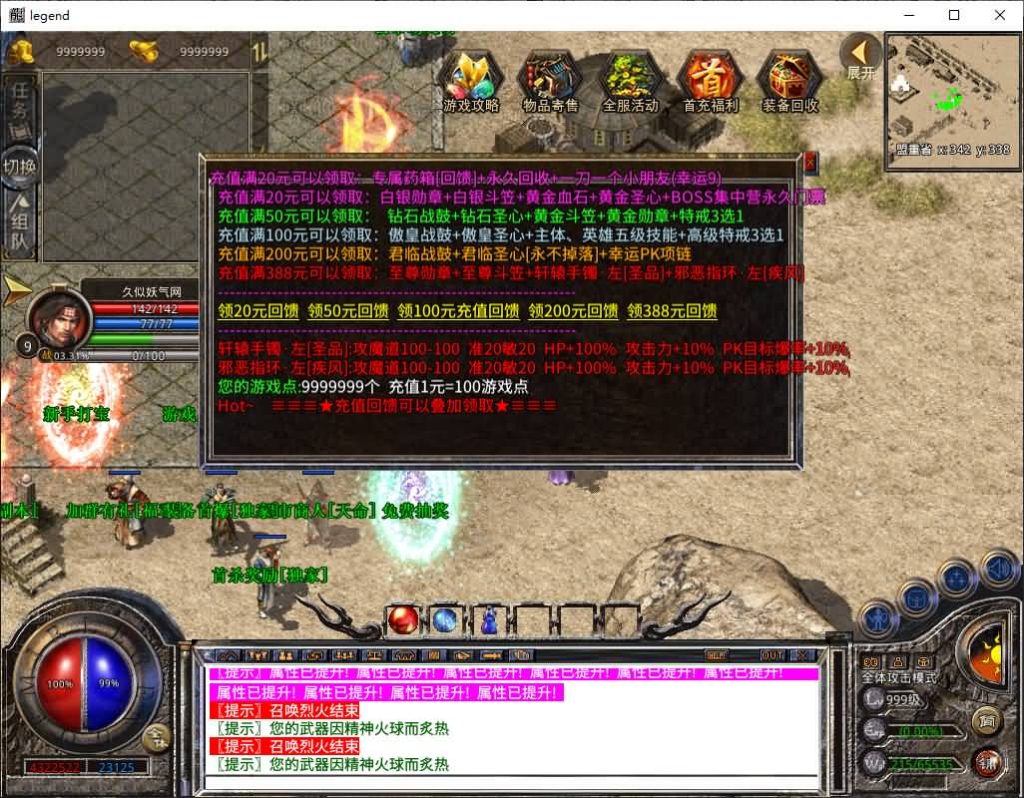Open the 全服活动 server events
This screenshot has height=798, width=1024.
pos(630,81)
